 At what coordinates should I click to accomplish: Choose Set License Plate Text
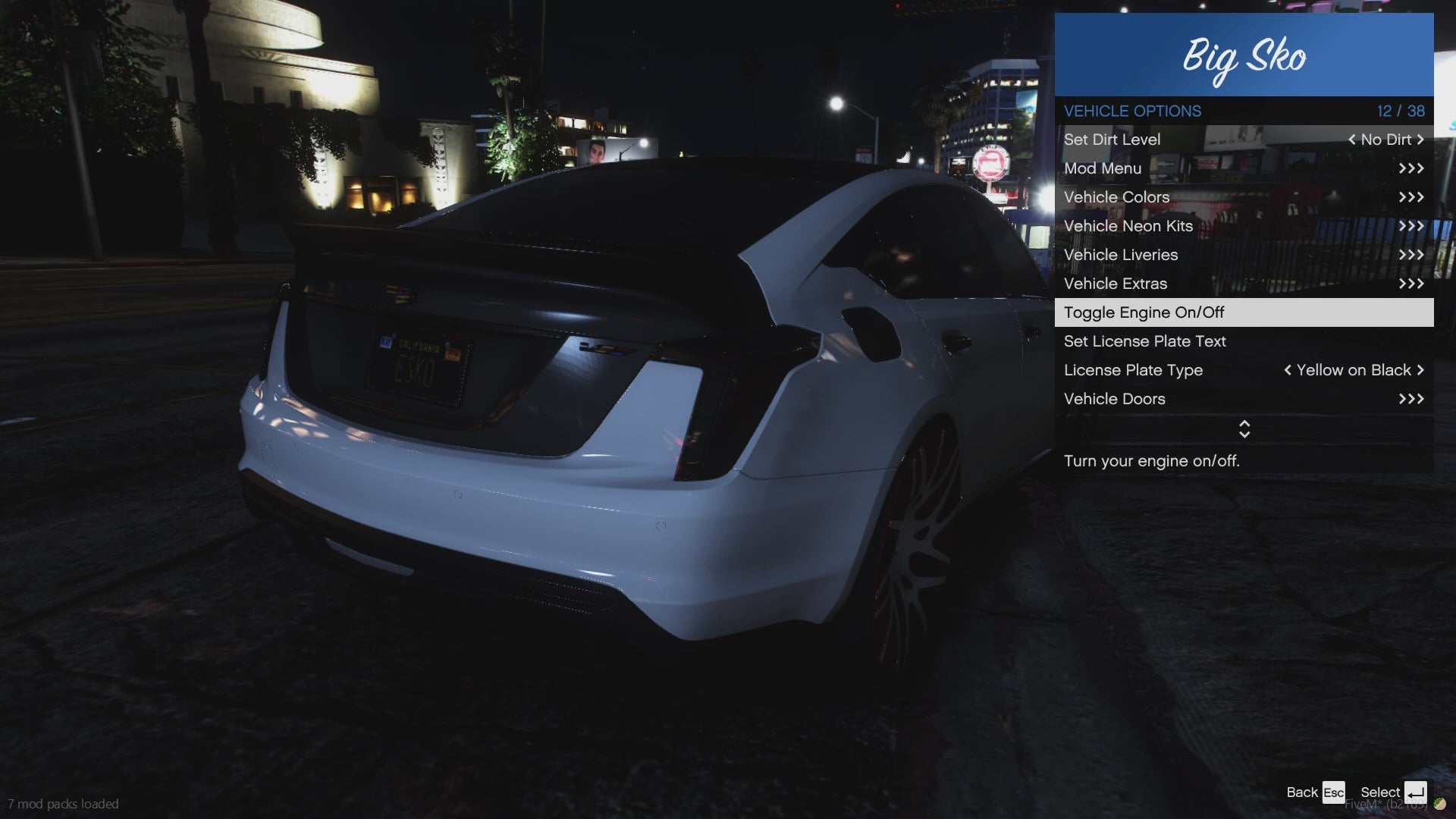[x=1244, y=341]
